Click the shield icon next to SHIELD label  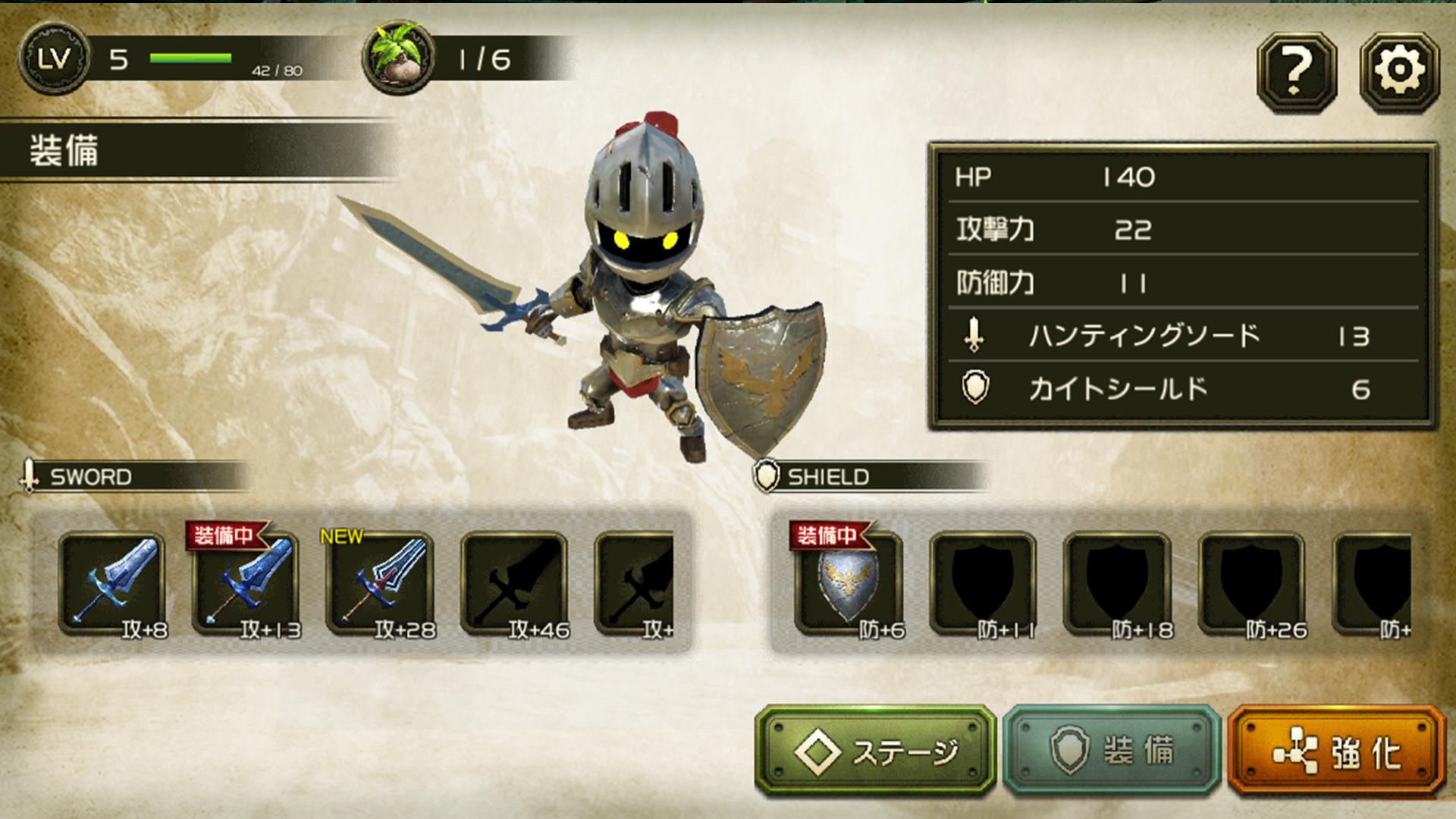pyautogui.click(x=766, y=476)
